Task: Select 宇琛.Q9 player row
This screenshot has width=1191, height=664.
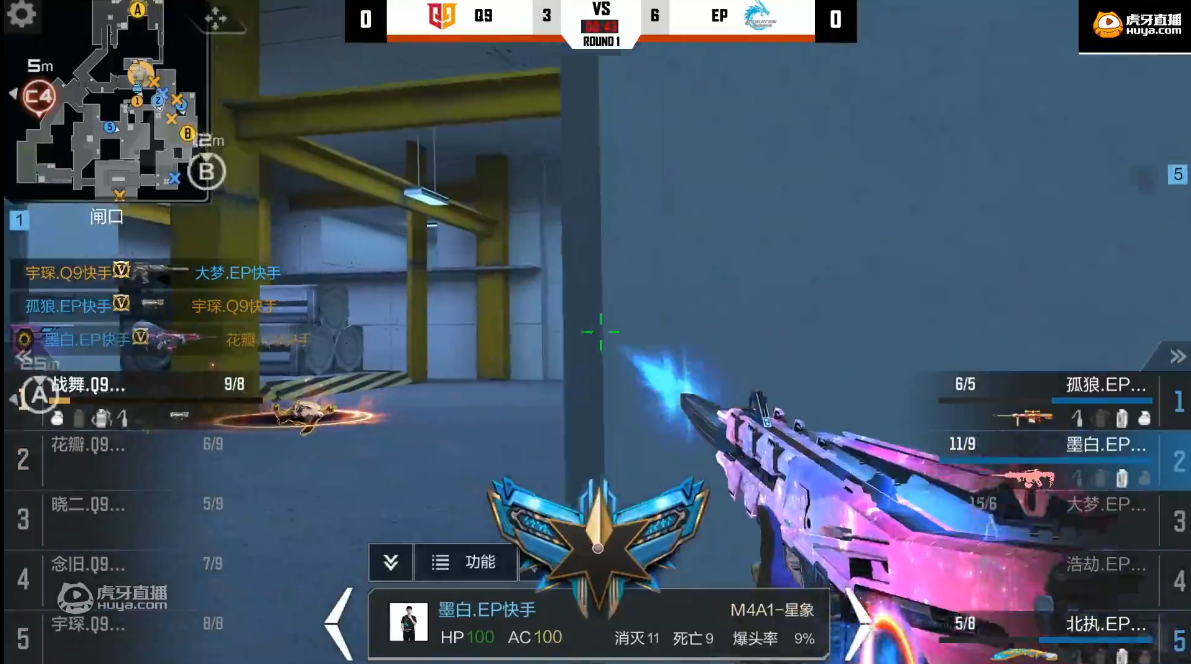Action: 130,632
